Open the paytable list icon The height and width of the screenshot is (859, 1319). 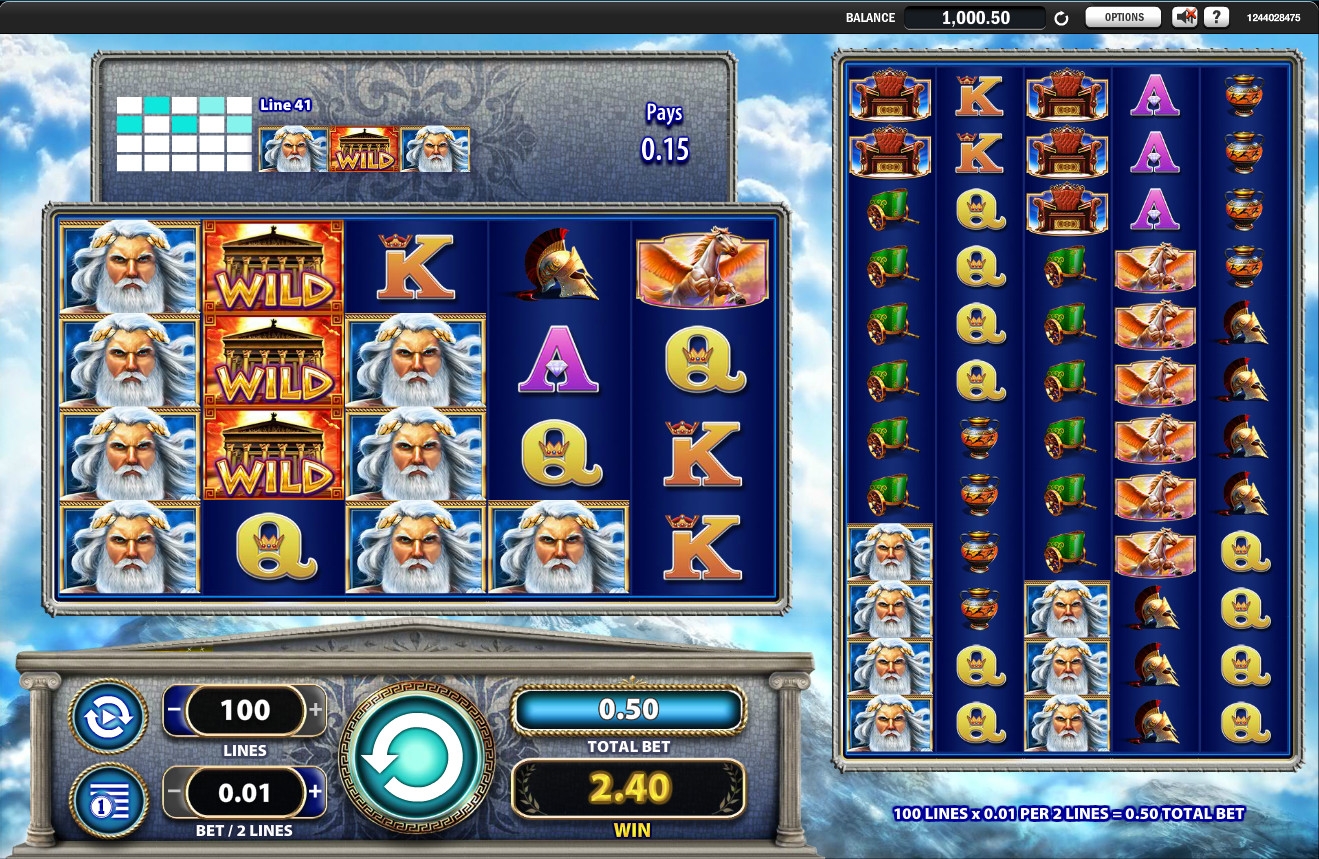(108, 801)
